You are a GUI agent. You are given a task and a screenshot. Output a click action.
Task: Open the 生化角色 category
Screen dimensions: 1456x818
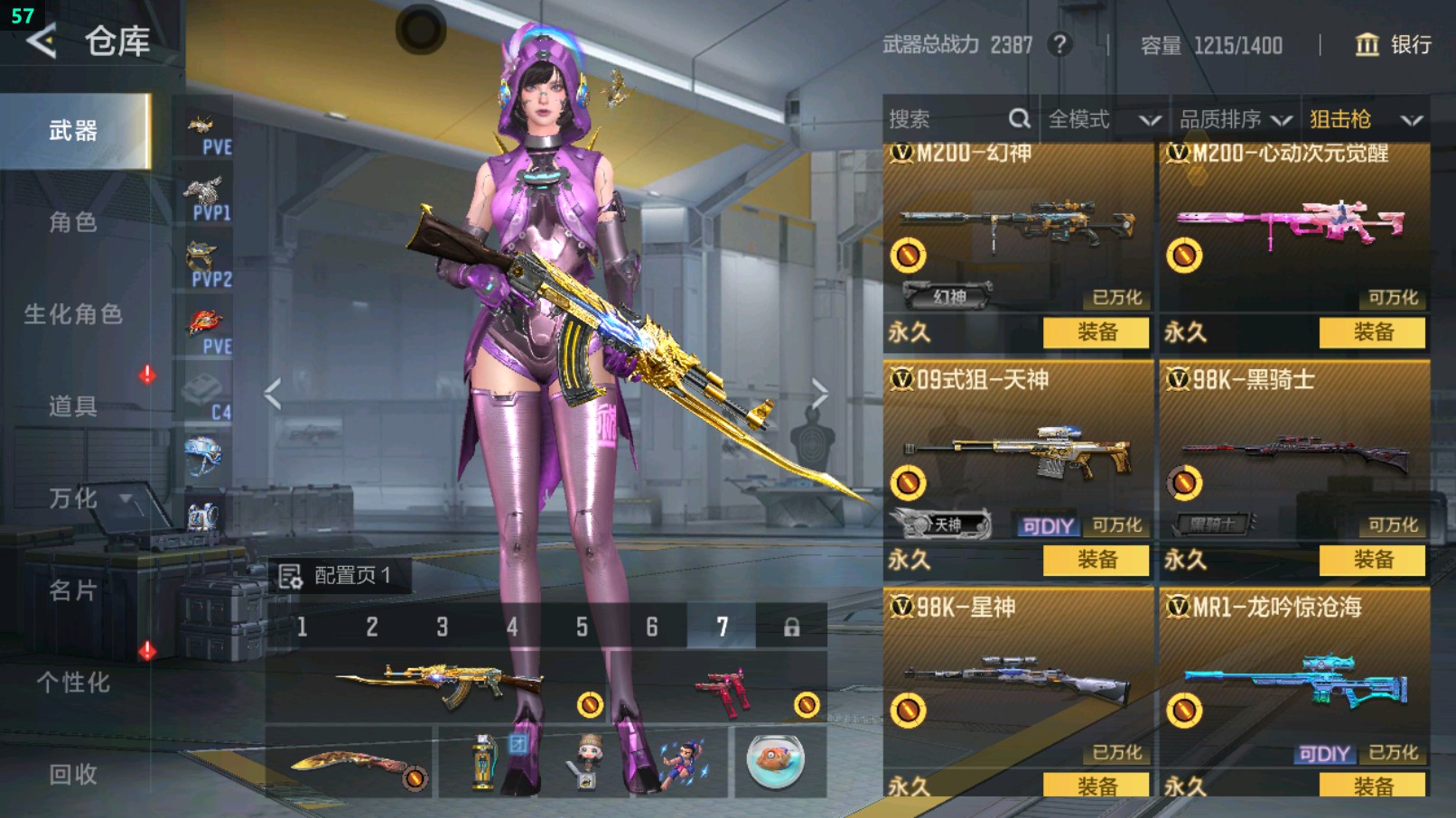click(73, 314)
